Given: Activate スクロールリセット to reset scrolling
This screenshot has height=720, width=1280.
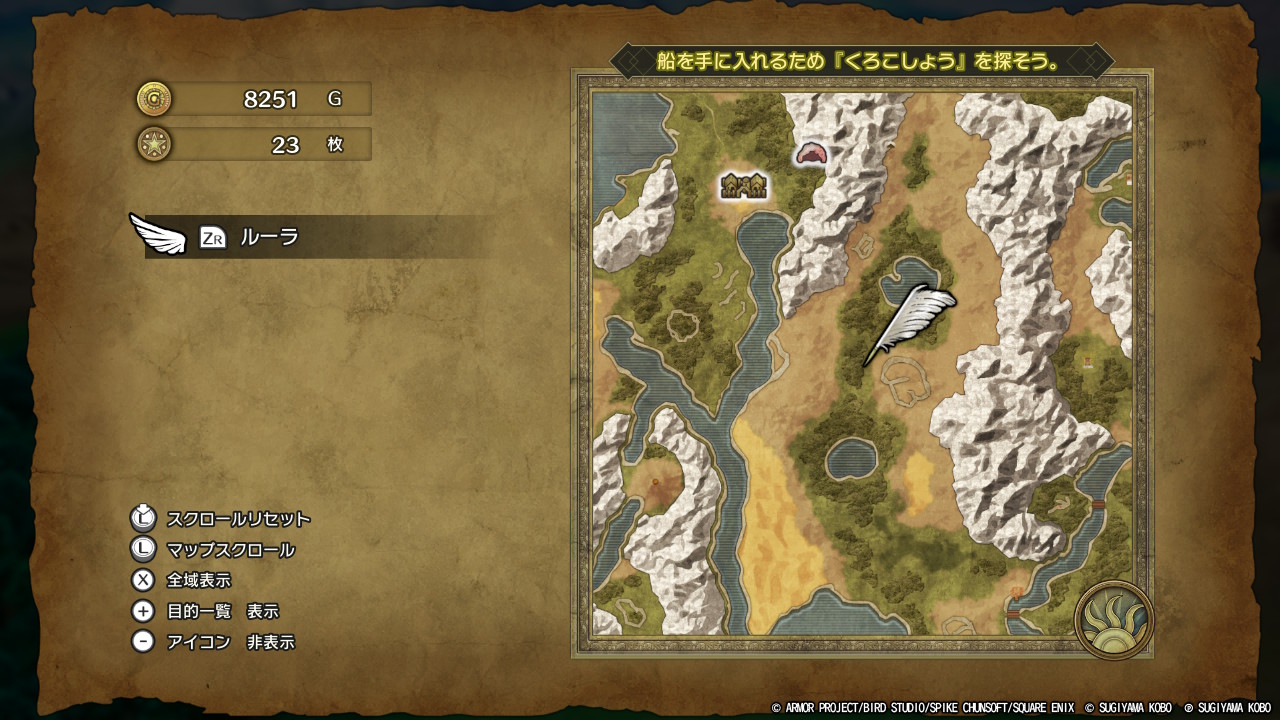Looking at the screenshot, I should [238, 520].
